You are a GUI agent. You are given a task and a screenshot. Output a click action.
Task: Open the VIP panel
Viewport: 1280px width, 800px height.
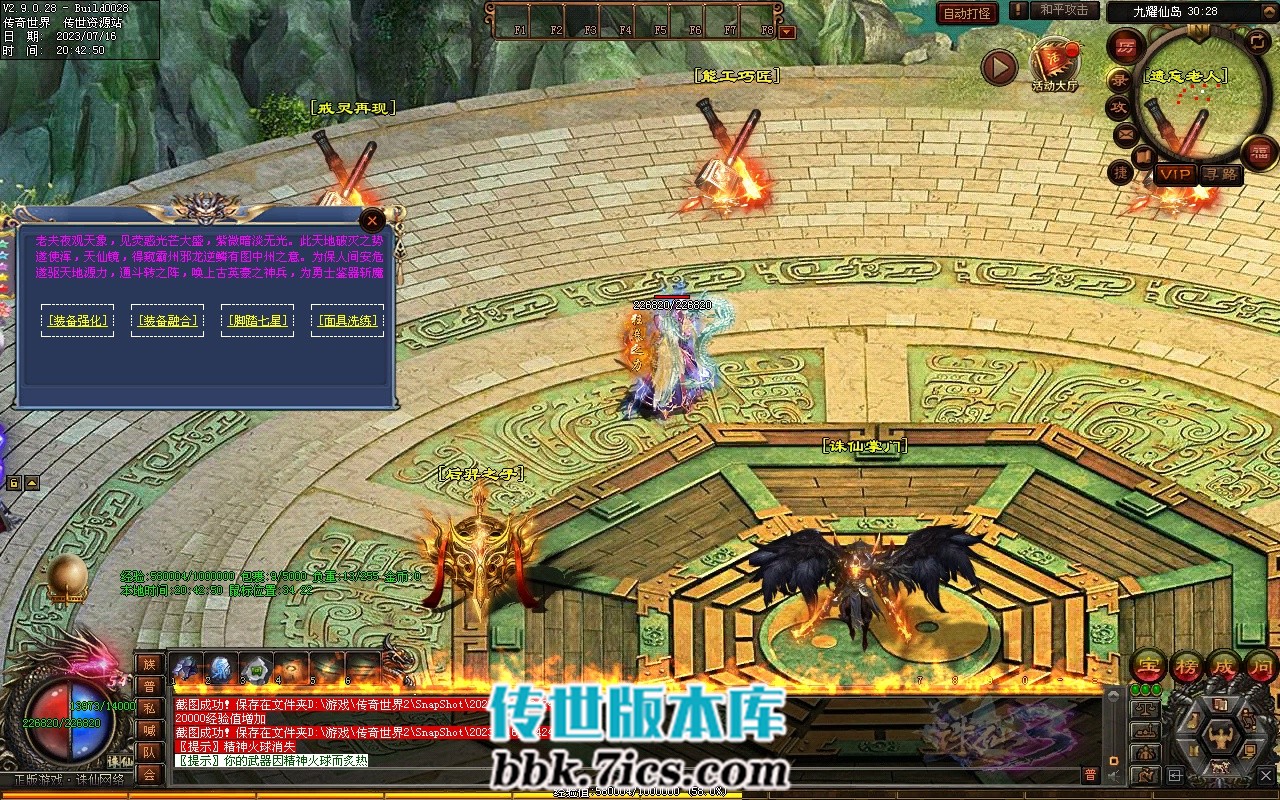[x=1174, y=174]
